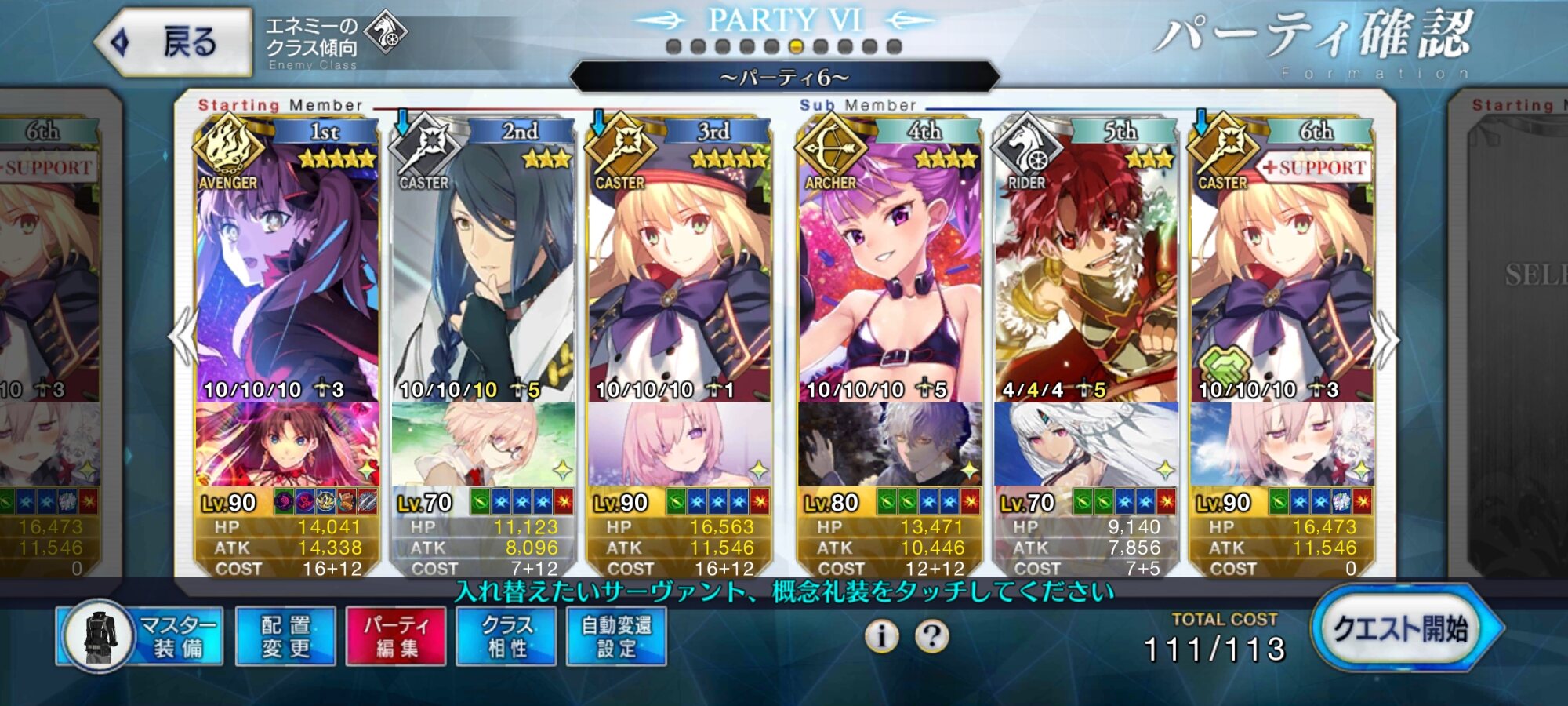Viewport: 1568px width, 706px height.
Task: Start the quest with クエスト開始
Action: [x=1400, y=628]
